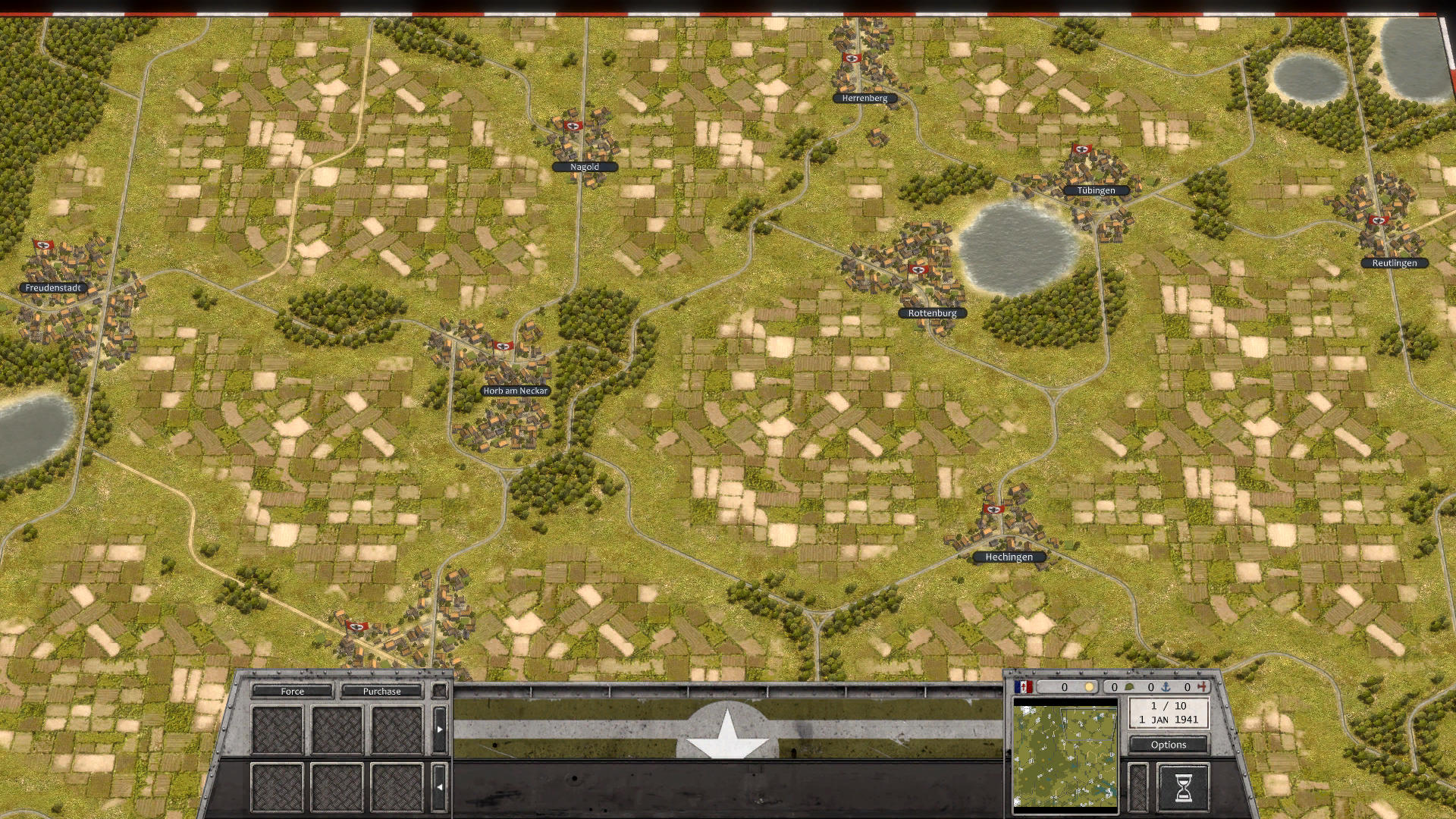This screenshot has width=1456, height=819.
Task: Select the French flag faction icon
Action: coord(1024,689)
